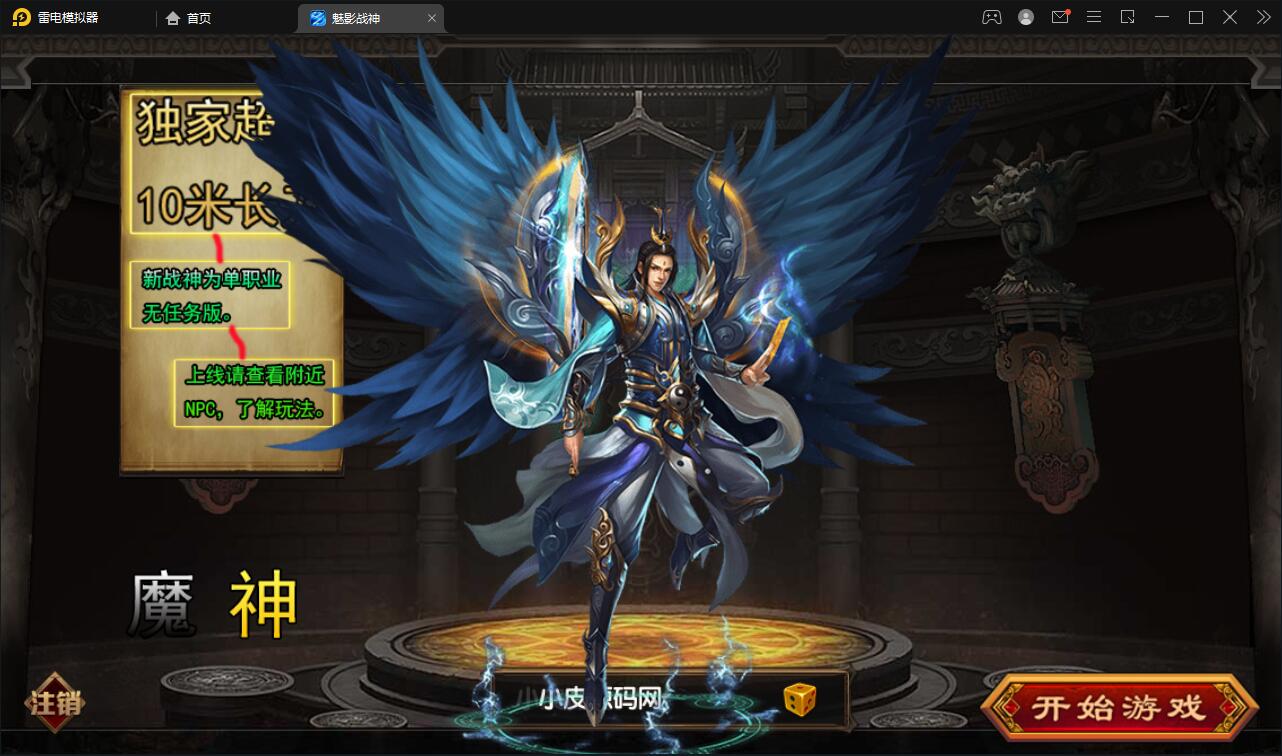
Task: Open the gamepad game assistant panel
Action: [x=992, y=17]
